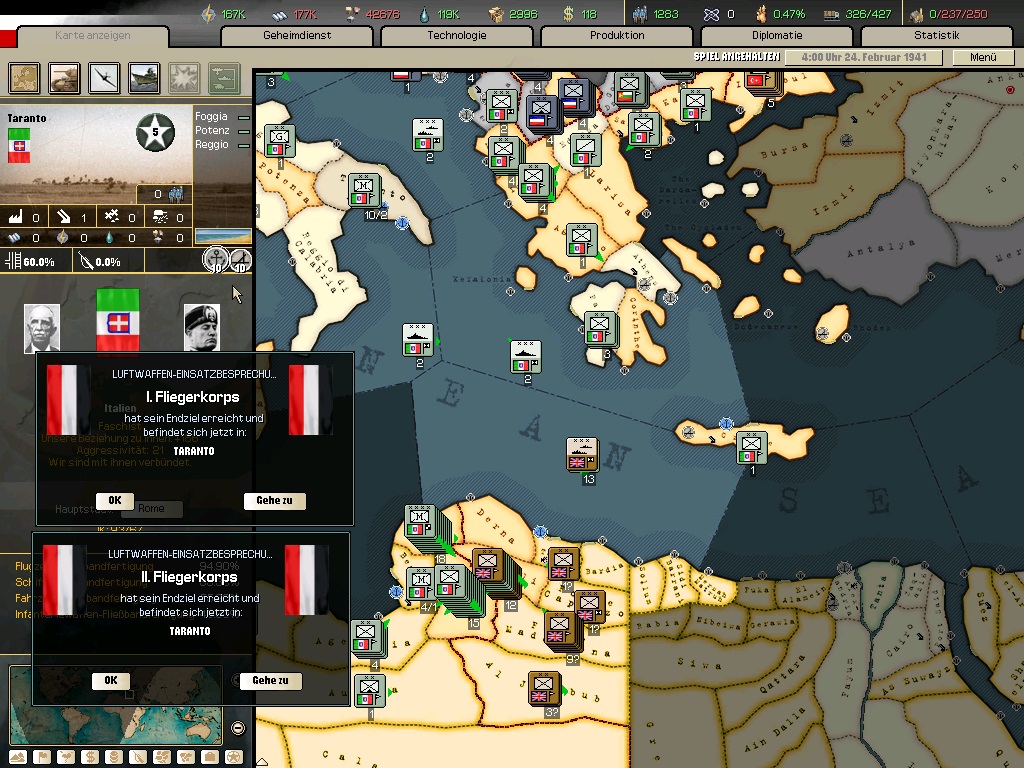Select the aircraft units icon

(x=104, y=77)
